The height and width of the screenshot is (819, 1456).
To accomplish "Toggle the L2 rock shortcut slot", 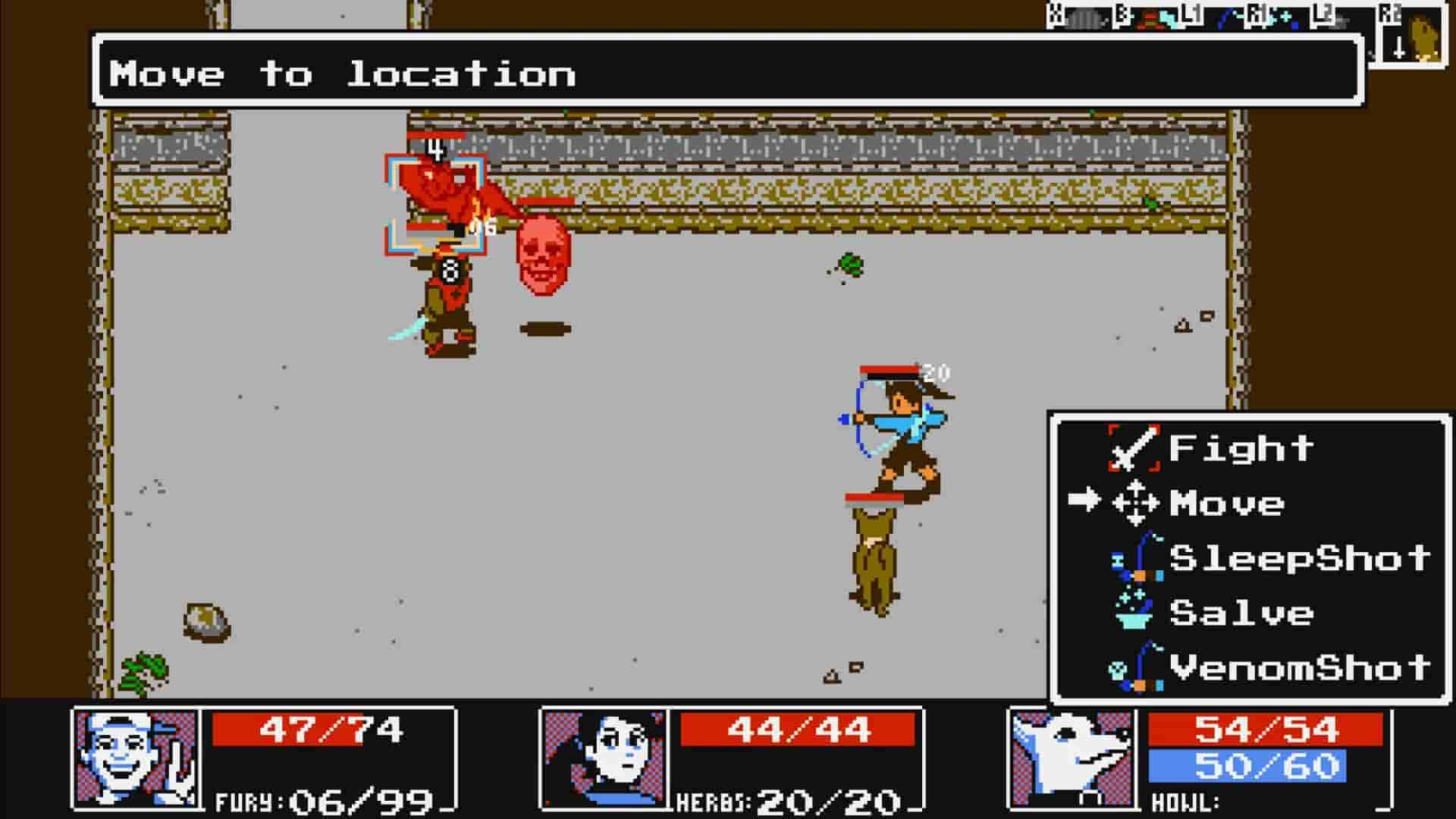I will (1344, 19).
